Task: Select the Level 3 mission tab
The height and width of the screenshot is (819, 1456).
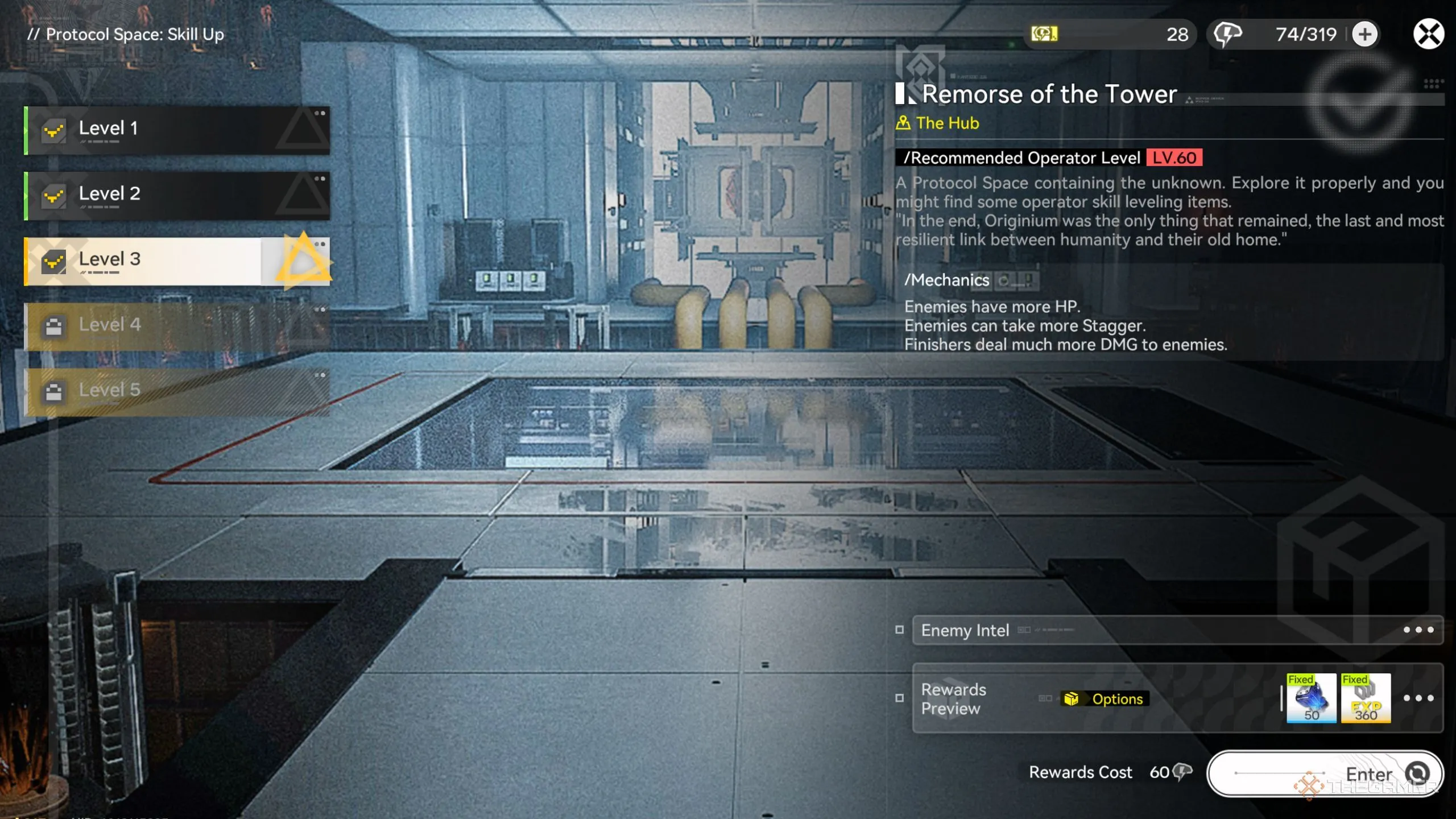Action: click(x=142, y=260)
